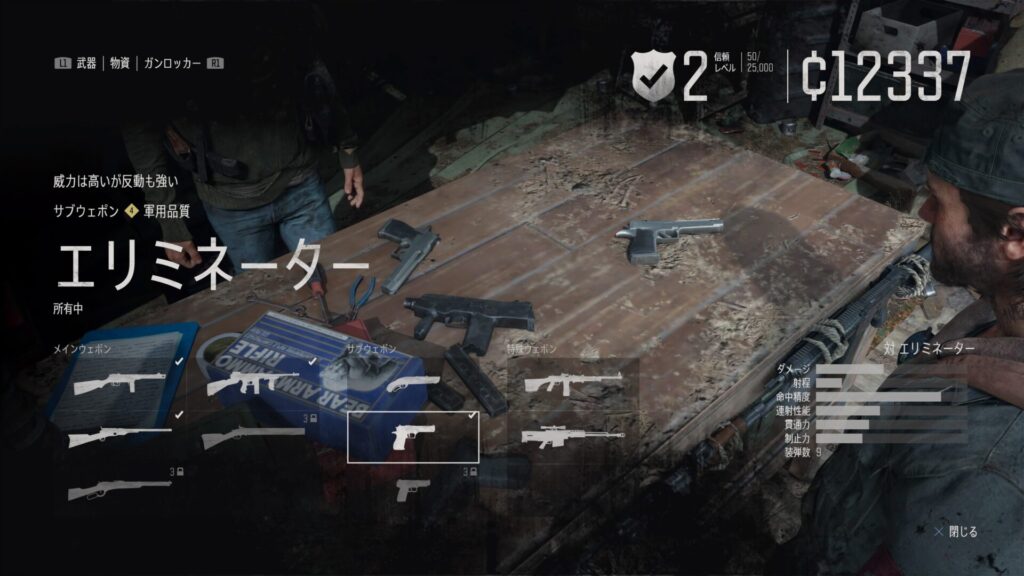Select the highlighted Eliminator pistol slot
This screenshot has width=1024, height=576.
click(412, 437)
